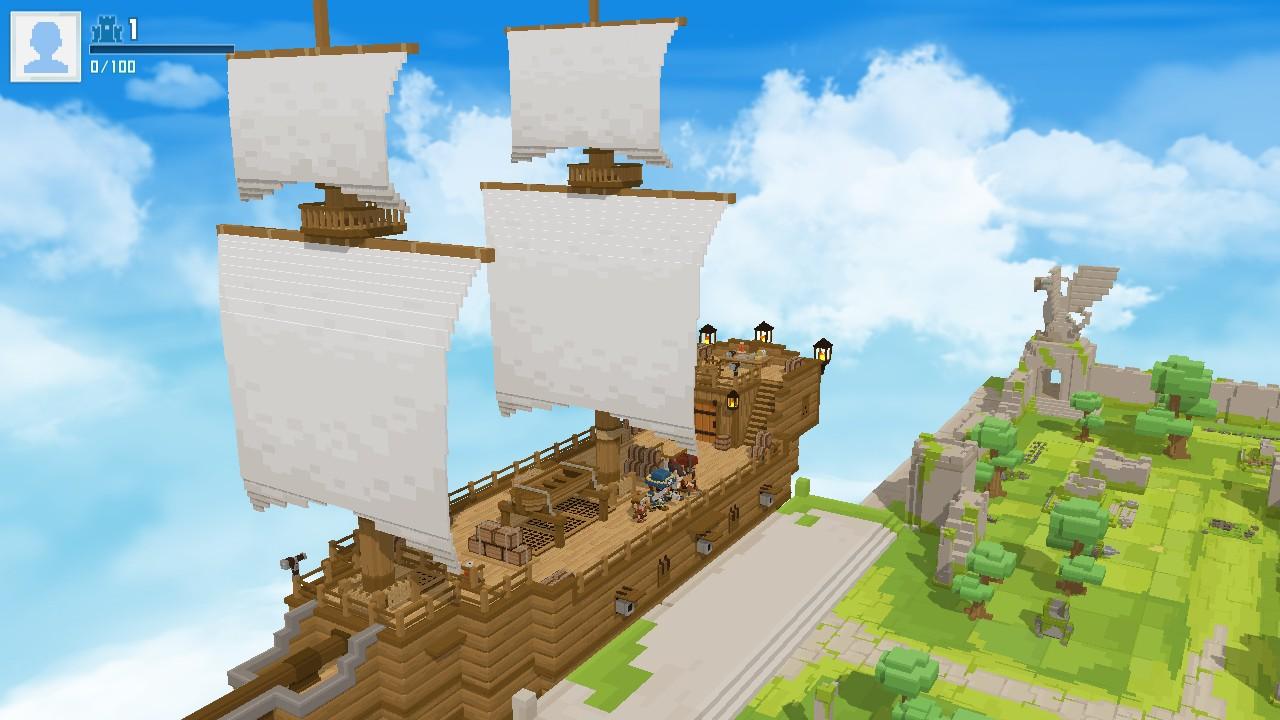Click the level 1 number label
Image resolution: width=1280 pixels, height=720 pixels.
[x=131, y=27]
